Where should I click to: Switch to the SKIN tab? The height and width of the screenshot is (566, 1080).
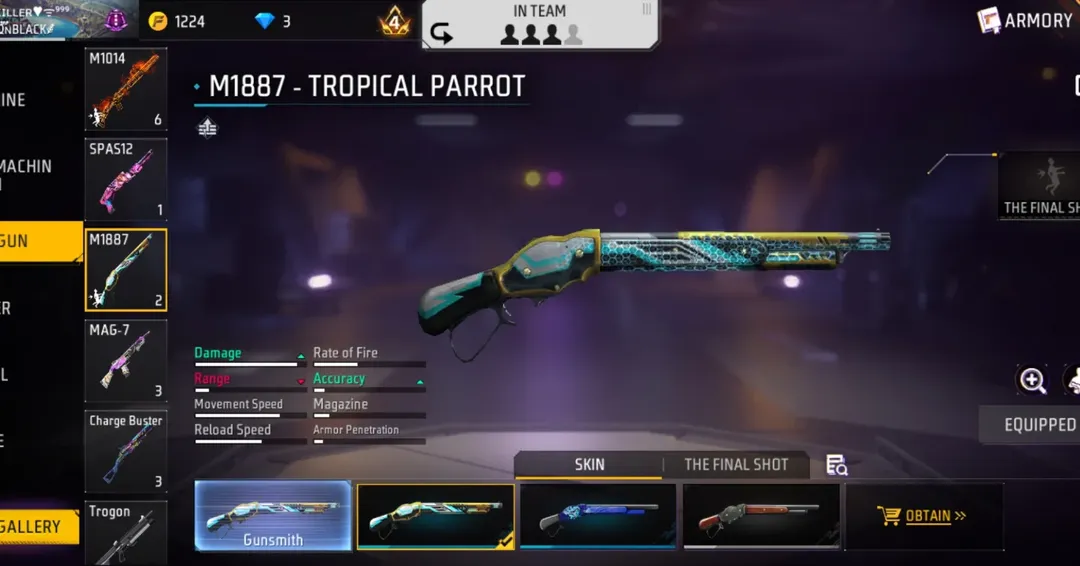(589, 464)
